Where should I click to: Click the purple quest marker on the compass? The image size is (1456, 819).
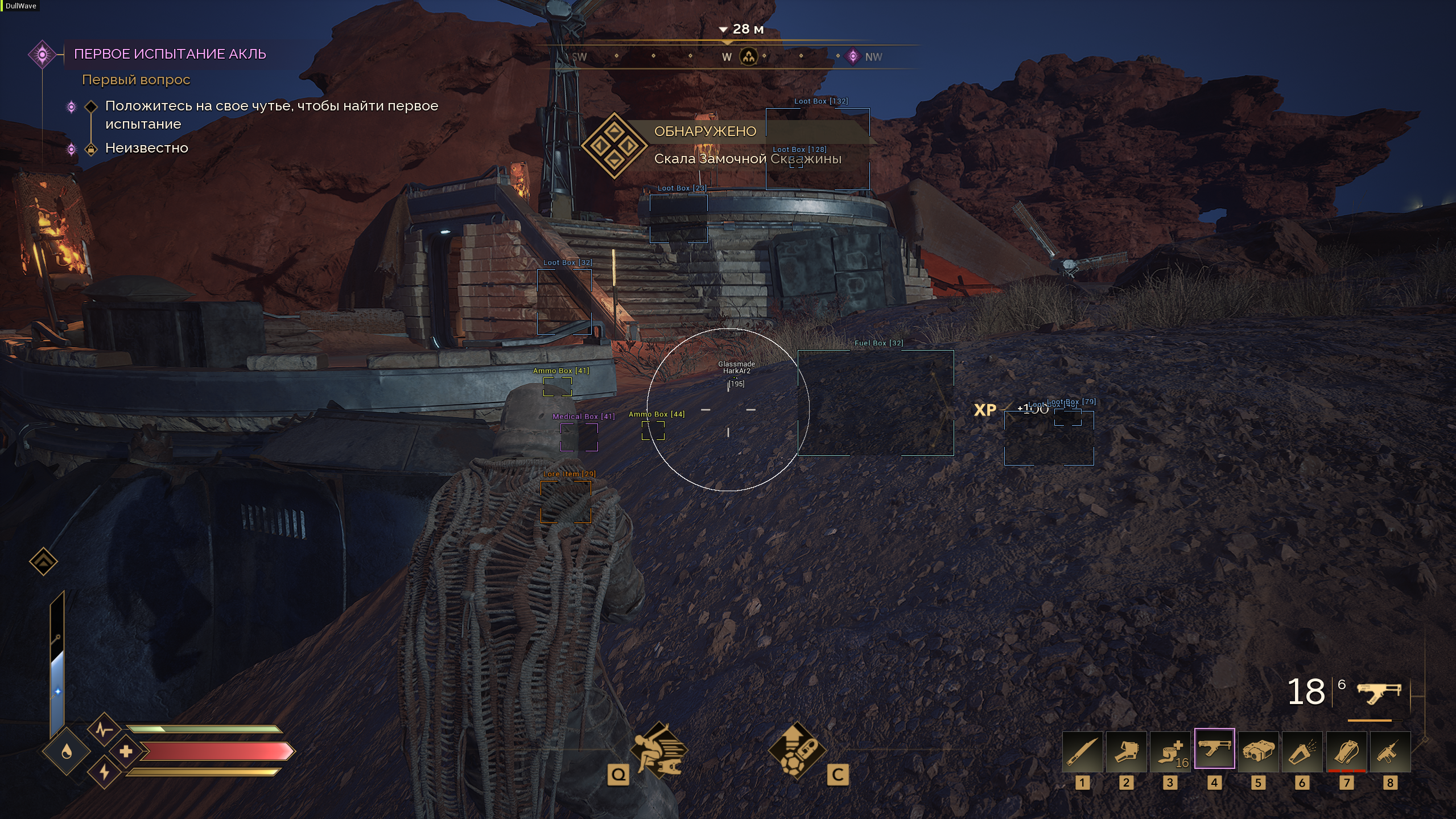pyautogui.click(x=853, y=56)
